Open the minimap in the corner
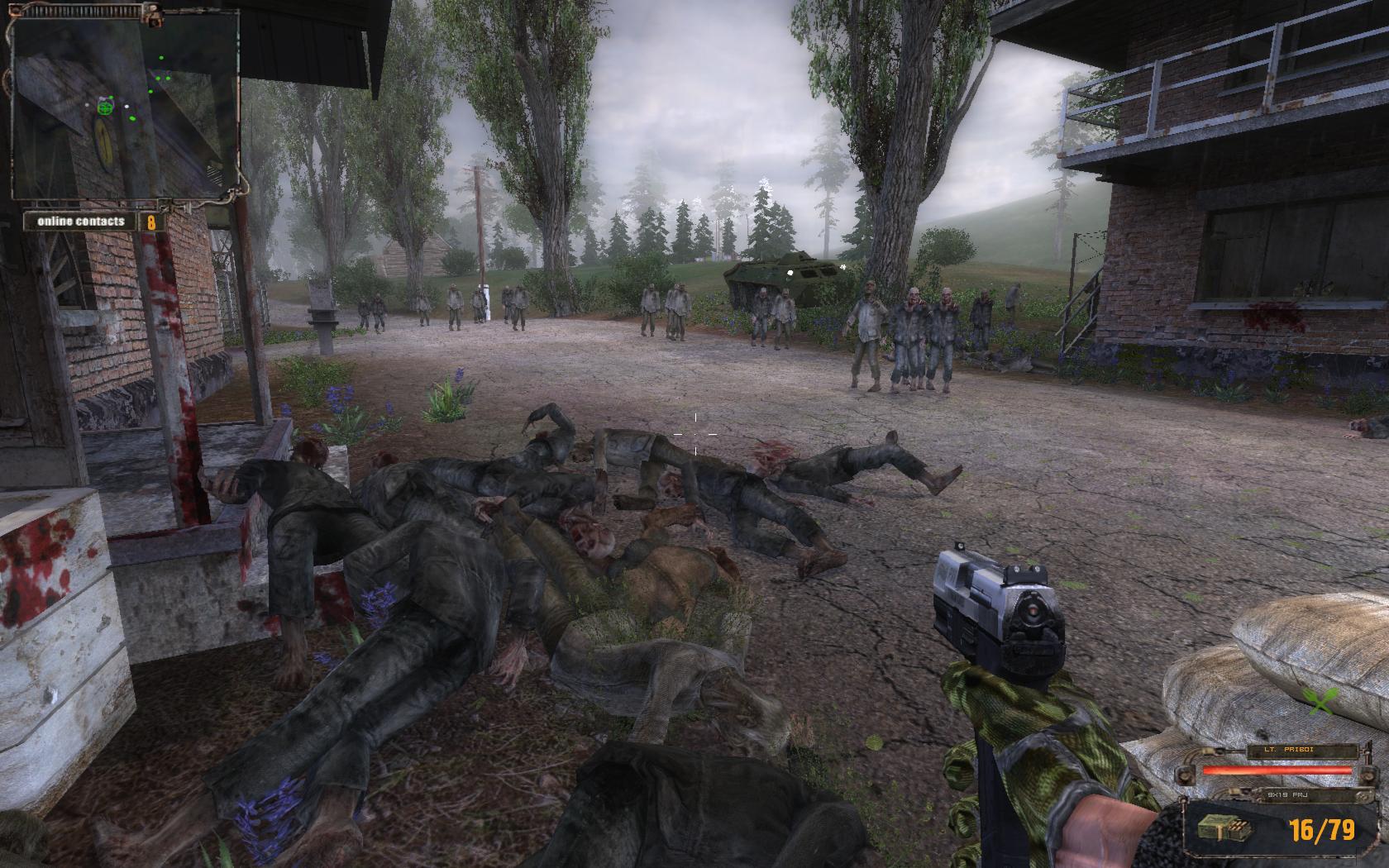 point(124,104)
